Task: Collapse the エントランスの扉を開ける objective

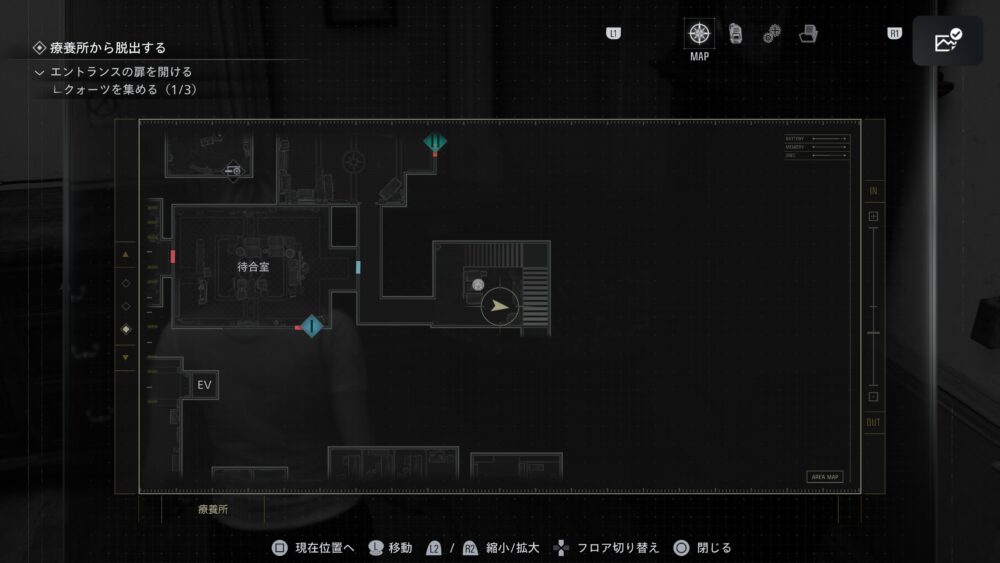Action: click(x=39, y=72)
